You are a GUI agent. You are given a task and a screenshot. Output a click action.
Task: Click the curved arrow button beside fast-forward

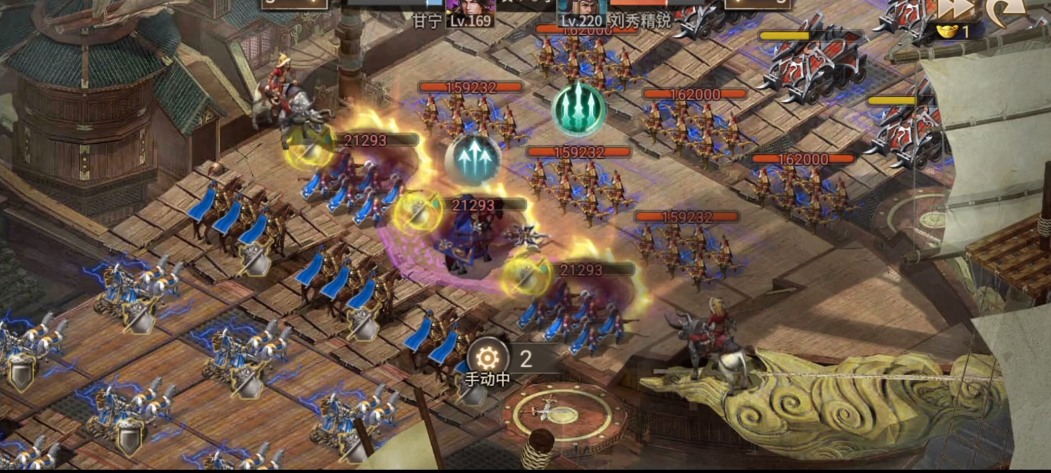(1003, 10)
